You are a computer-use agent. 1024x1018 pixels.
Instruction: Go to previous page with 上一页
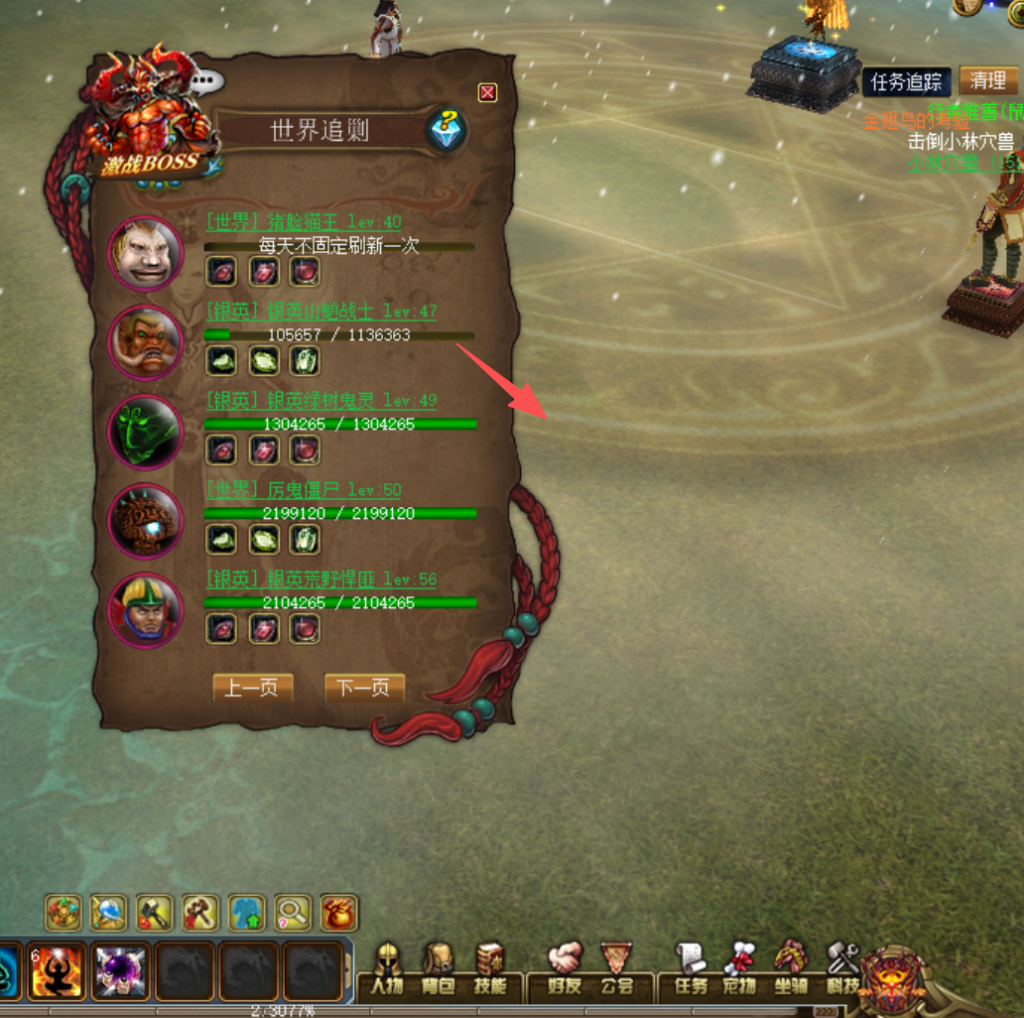click(253, 688)
